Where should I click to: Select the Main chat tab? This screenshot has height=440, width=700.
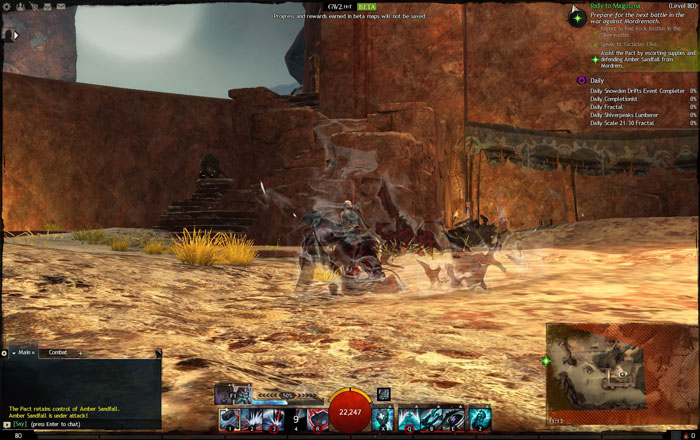pyautogui.click(x=24, y=352)
